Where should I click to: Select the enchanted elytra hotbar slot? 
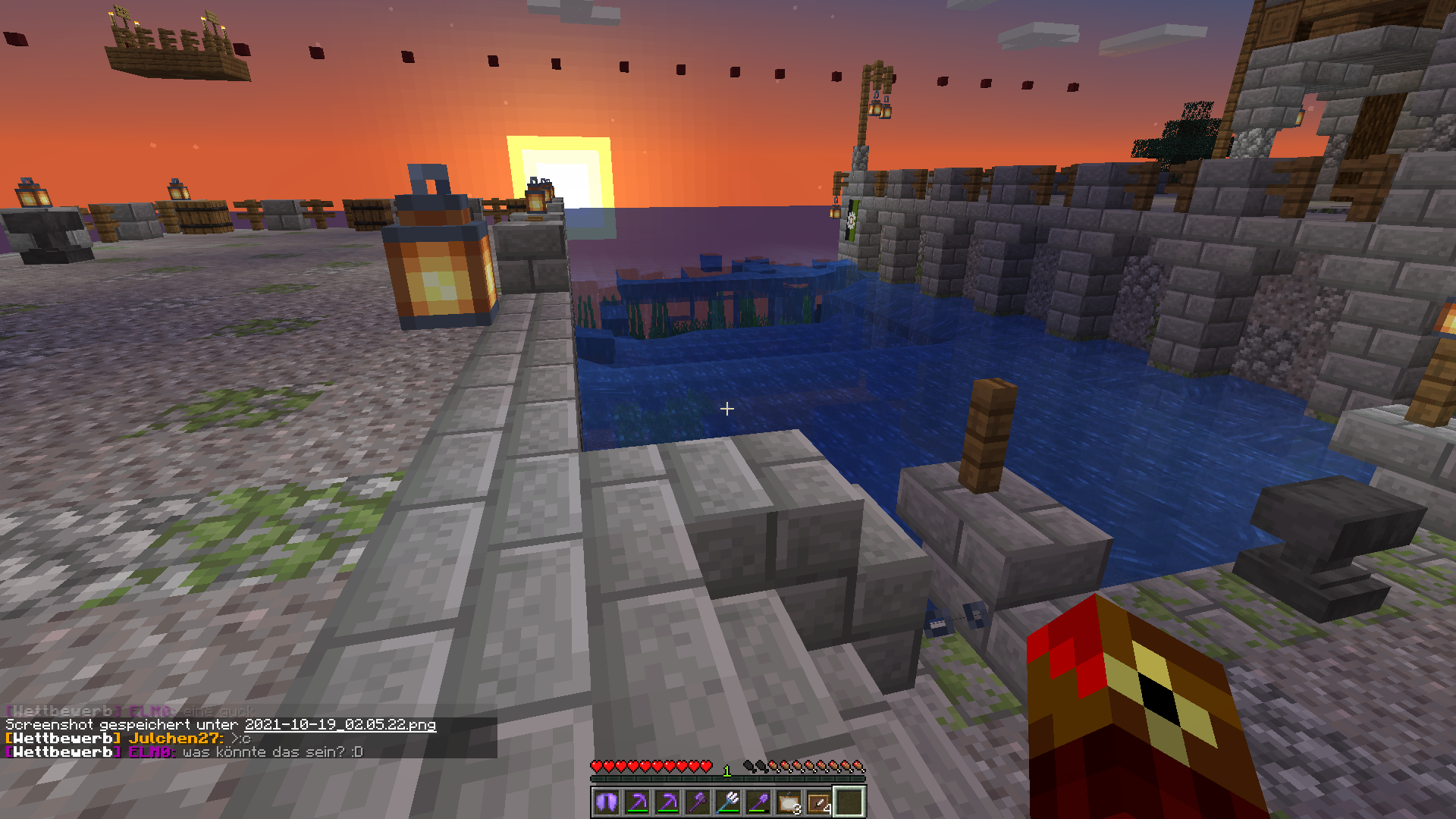click(x=607, y=802)
